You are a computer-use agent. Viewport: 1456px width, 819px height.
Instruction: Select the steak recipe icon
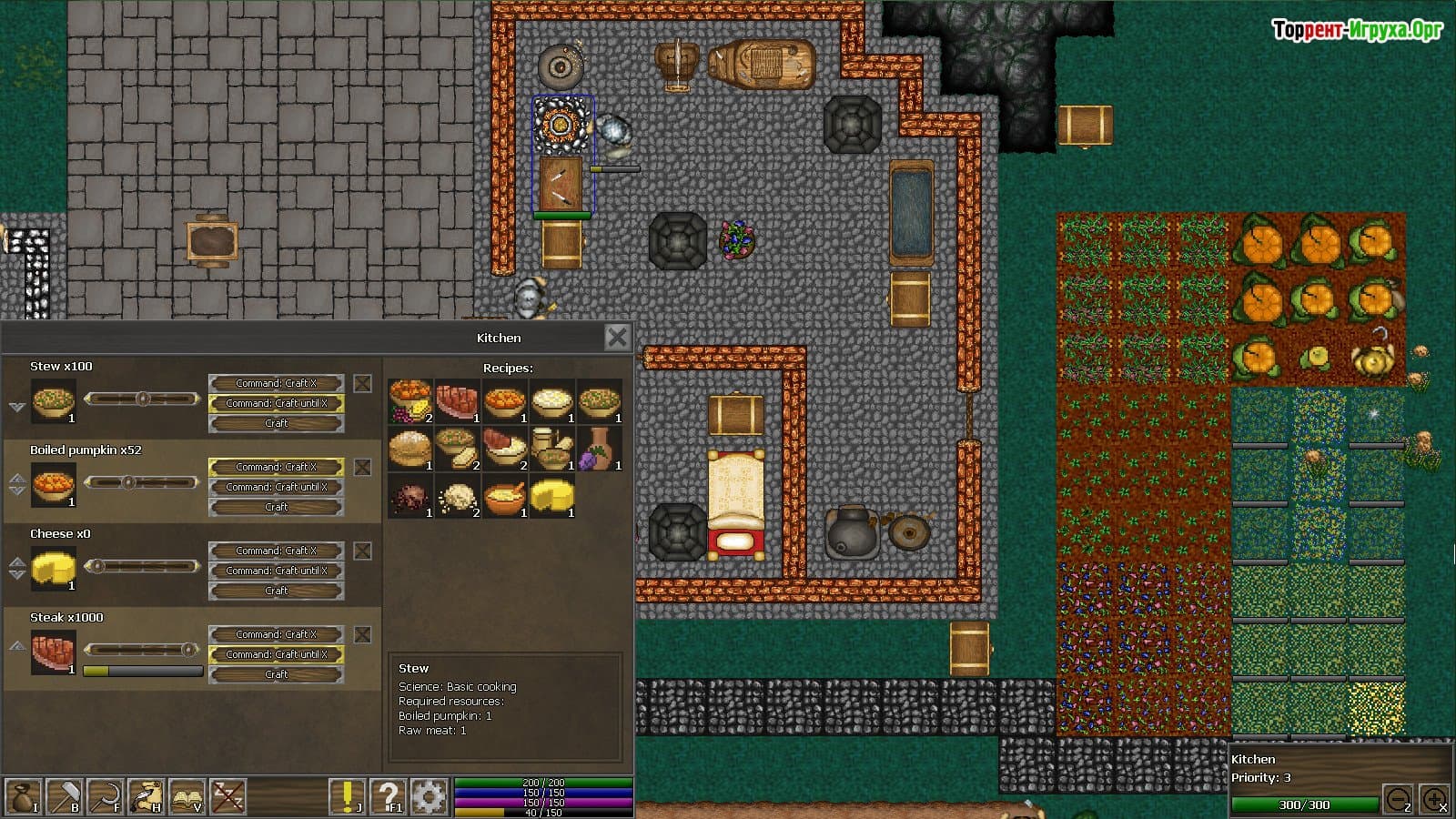point(457,400)
